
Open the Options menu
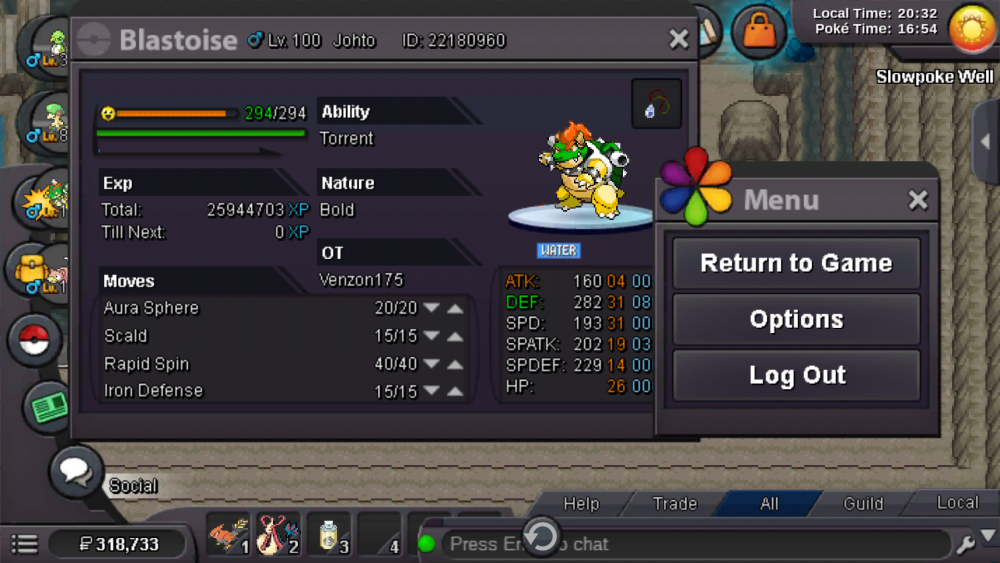[796, 320]
